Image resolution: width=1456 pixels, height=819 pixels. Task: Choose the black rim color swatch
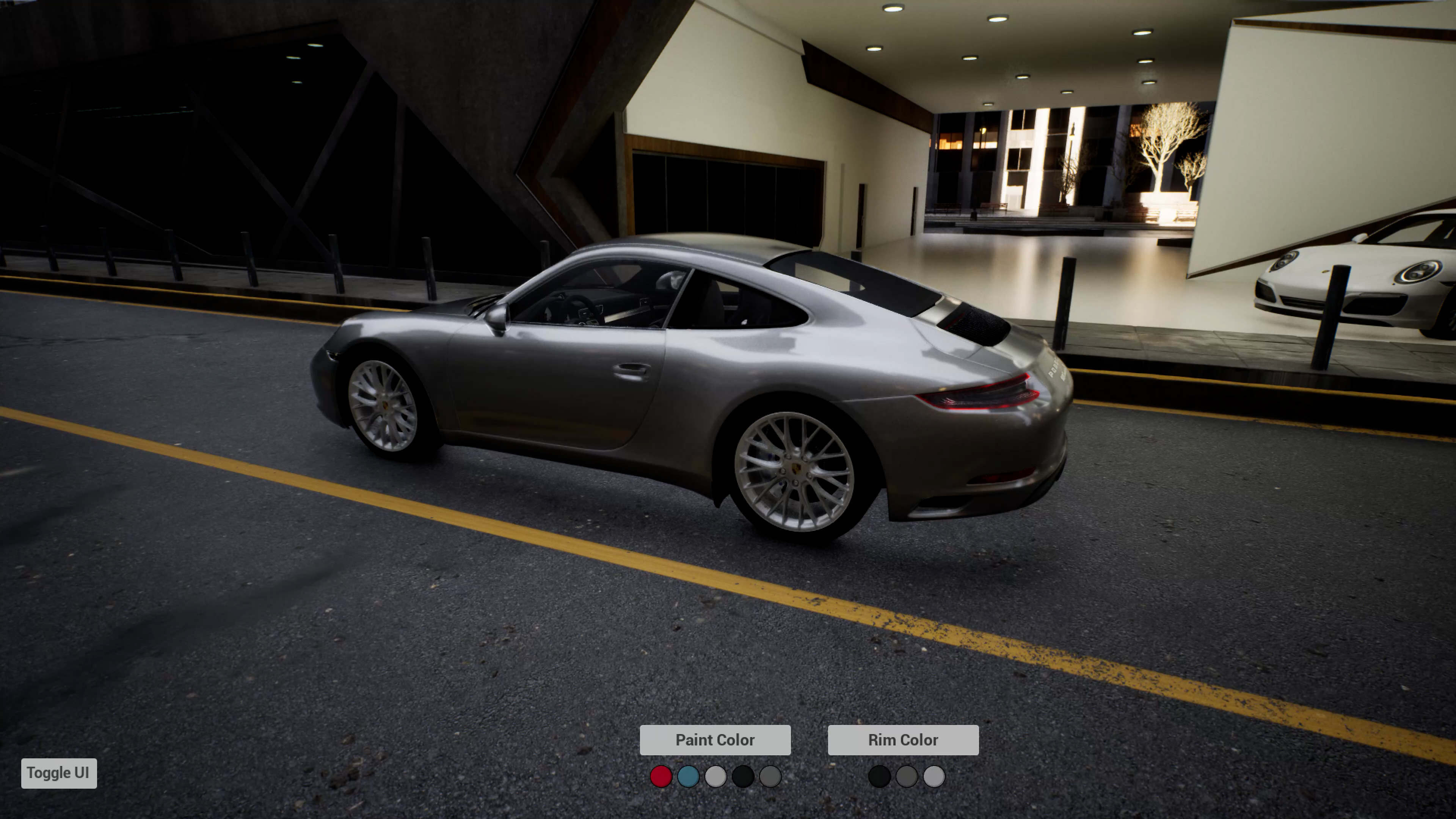pyautogui.click(x=879, y=776)
